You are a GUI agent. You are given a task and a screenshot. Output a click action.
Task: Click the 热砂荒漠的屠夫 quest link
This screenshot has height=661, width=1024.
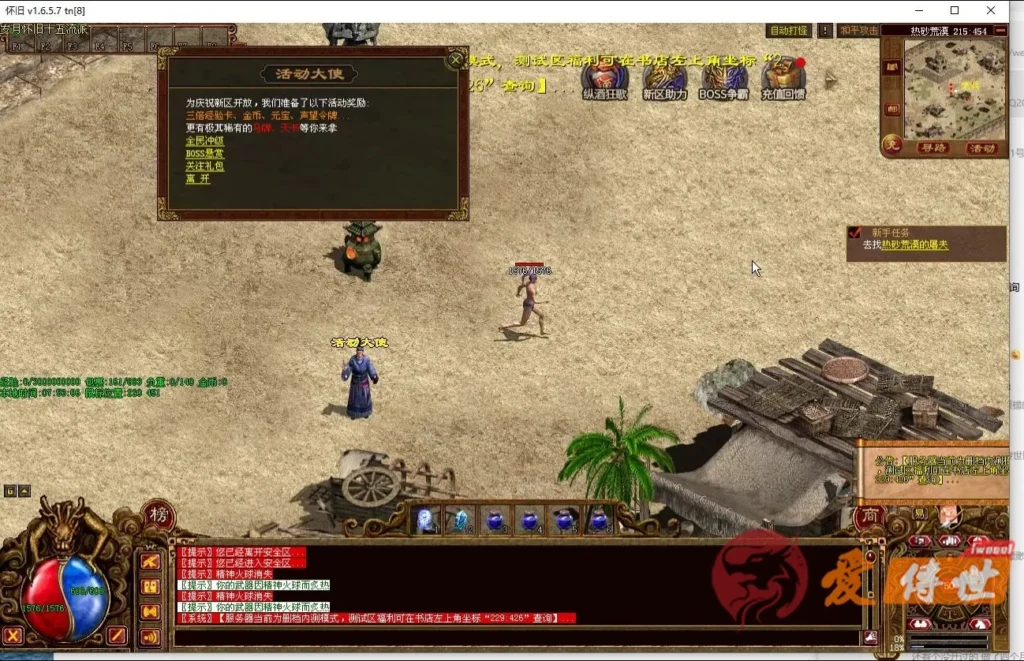point(914,245)
